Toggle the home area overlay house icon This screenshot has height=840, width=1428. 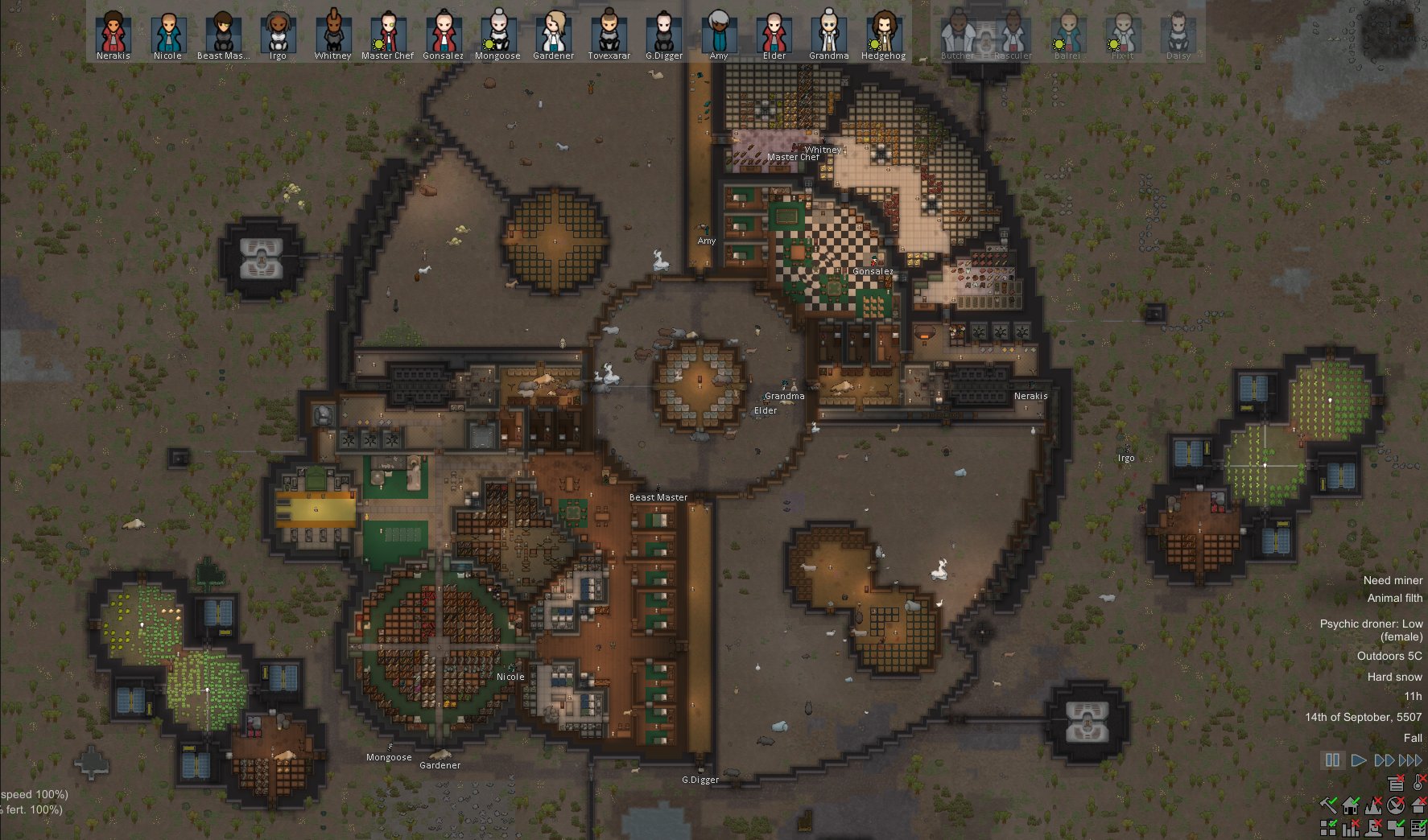pyautogui.click(x=1350, y=805)
